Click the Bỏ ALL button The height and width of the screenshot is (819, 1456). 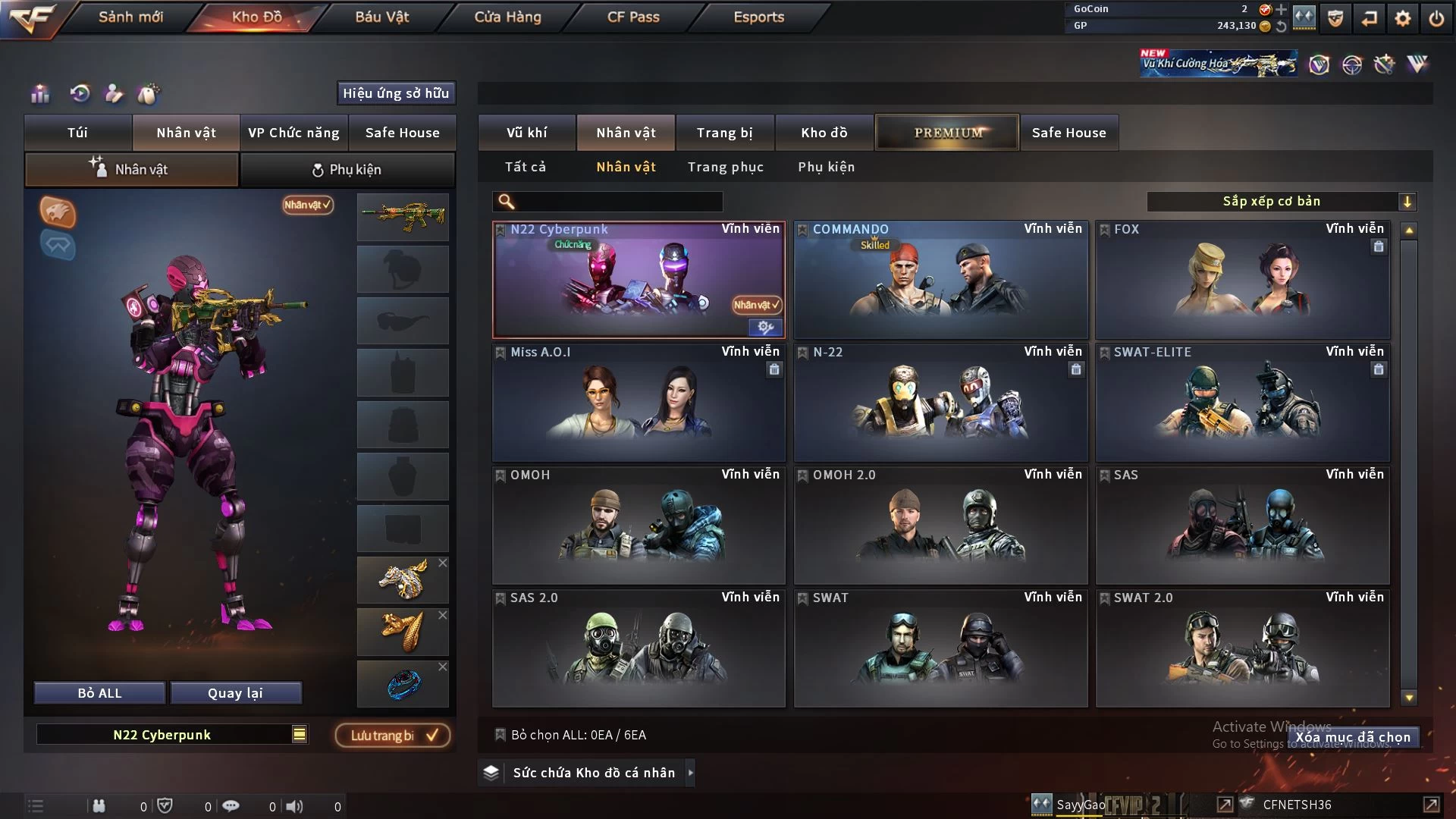coord(99,693)
